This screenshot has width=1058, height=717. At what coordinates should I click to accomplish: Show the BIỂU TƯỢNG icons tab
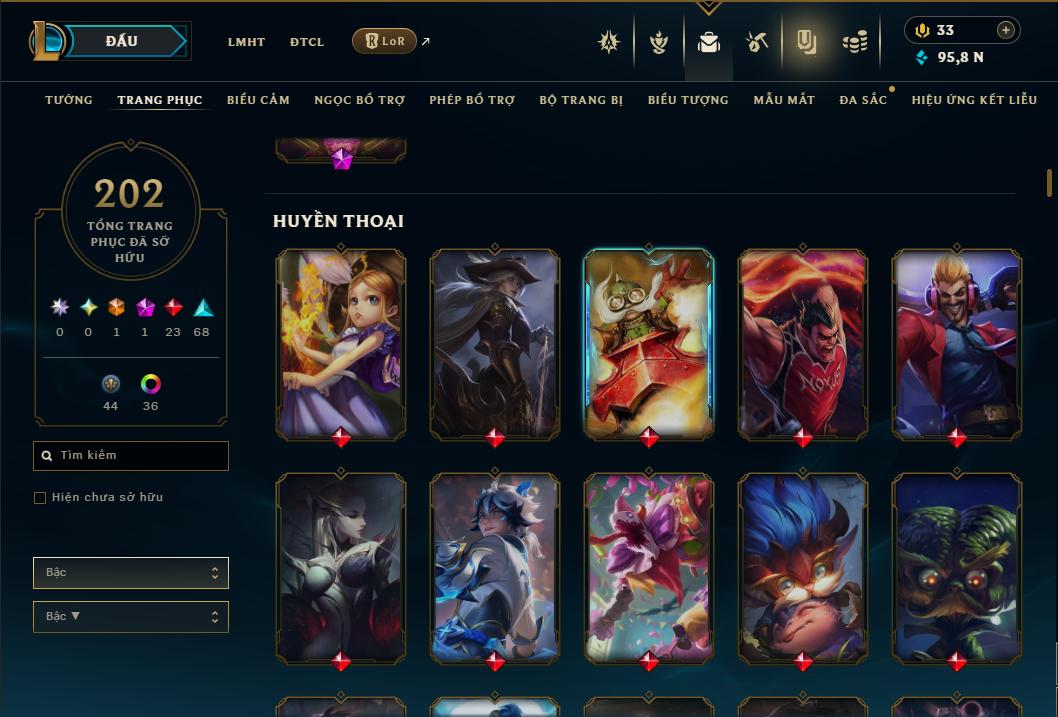pos(688,100)
